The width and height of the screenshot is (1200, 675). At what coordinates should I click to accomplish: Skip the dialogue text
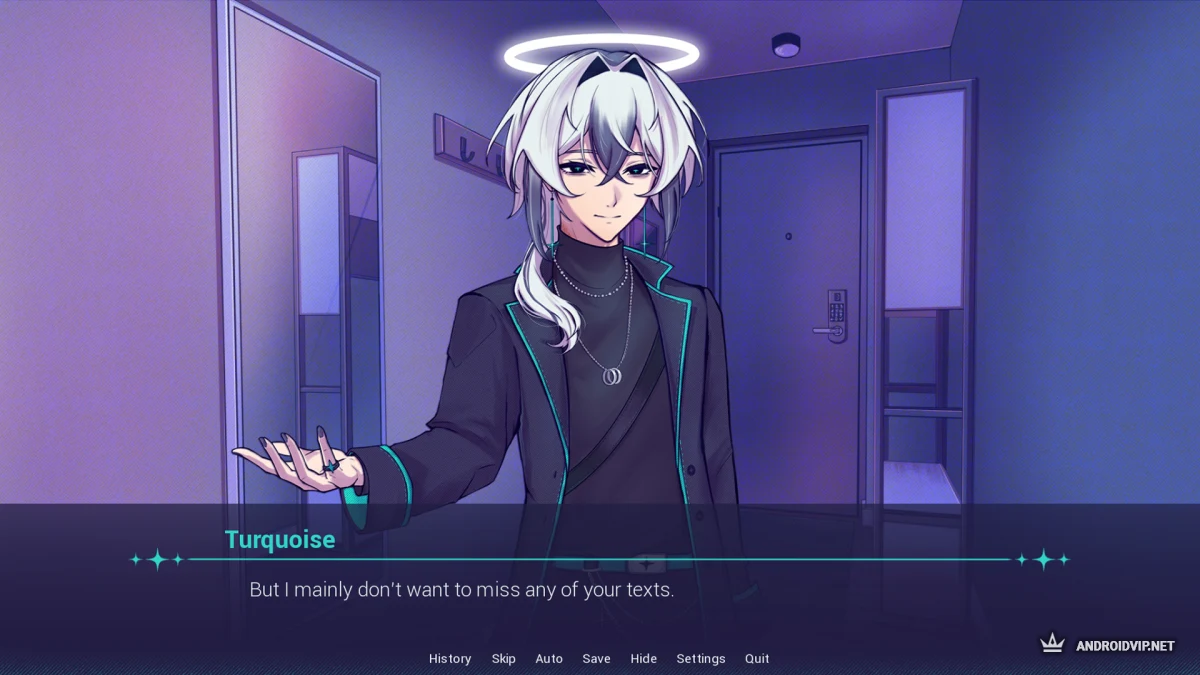coord(503,658)
